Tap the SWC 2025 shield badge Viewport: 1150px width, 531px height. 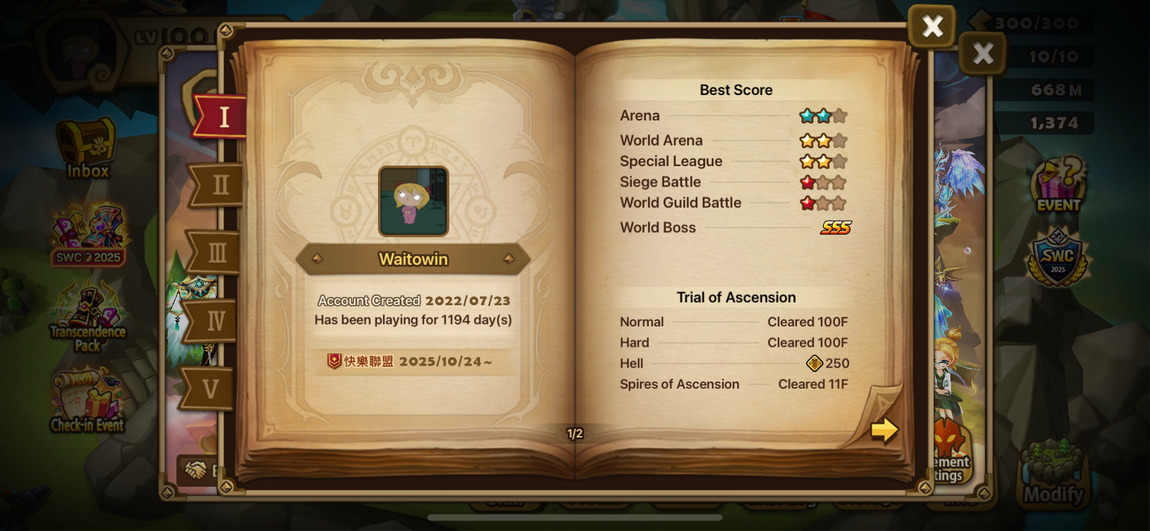tap(1057, 258)
